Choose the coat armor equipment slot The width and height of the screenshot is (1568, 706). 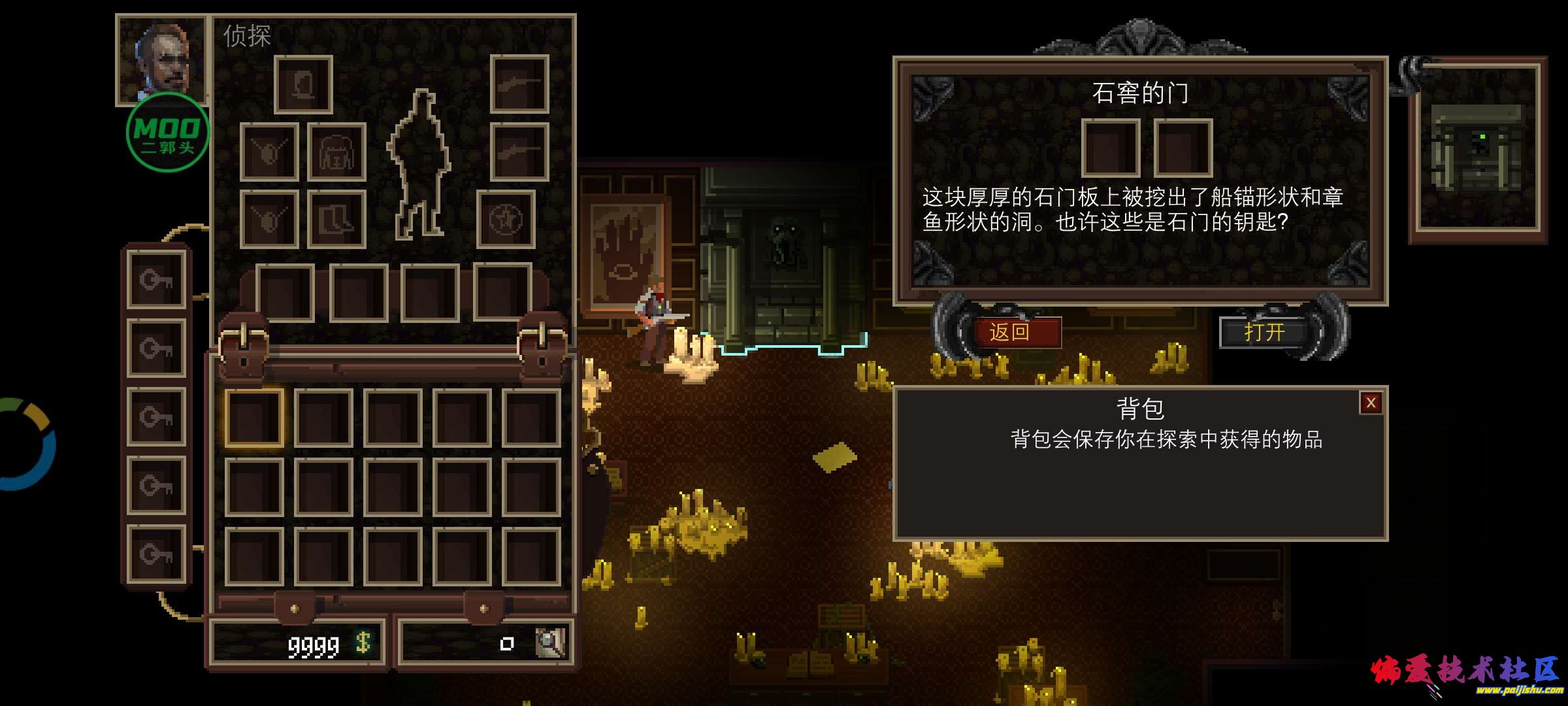point(336,152)
